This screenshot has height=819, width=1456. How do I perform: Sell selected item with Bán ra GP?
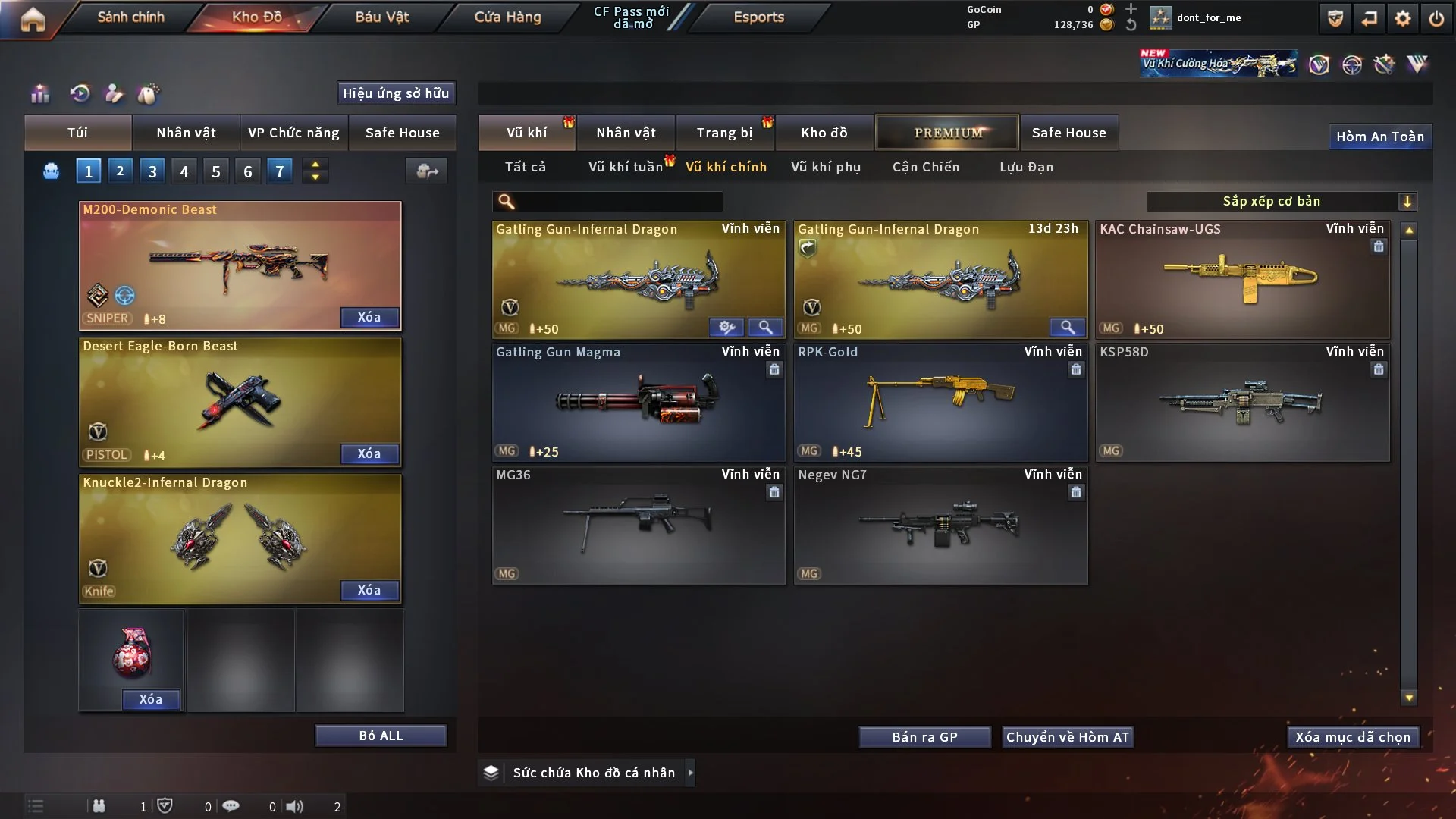(x=924, y=737)
